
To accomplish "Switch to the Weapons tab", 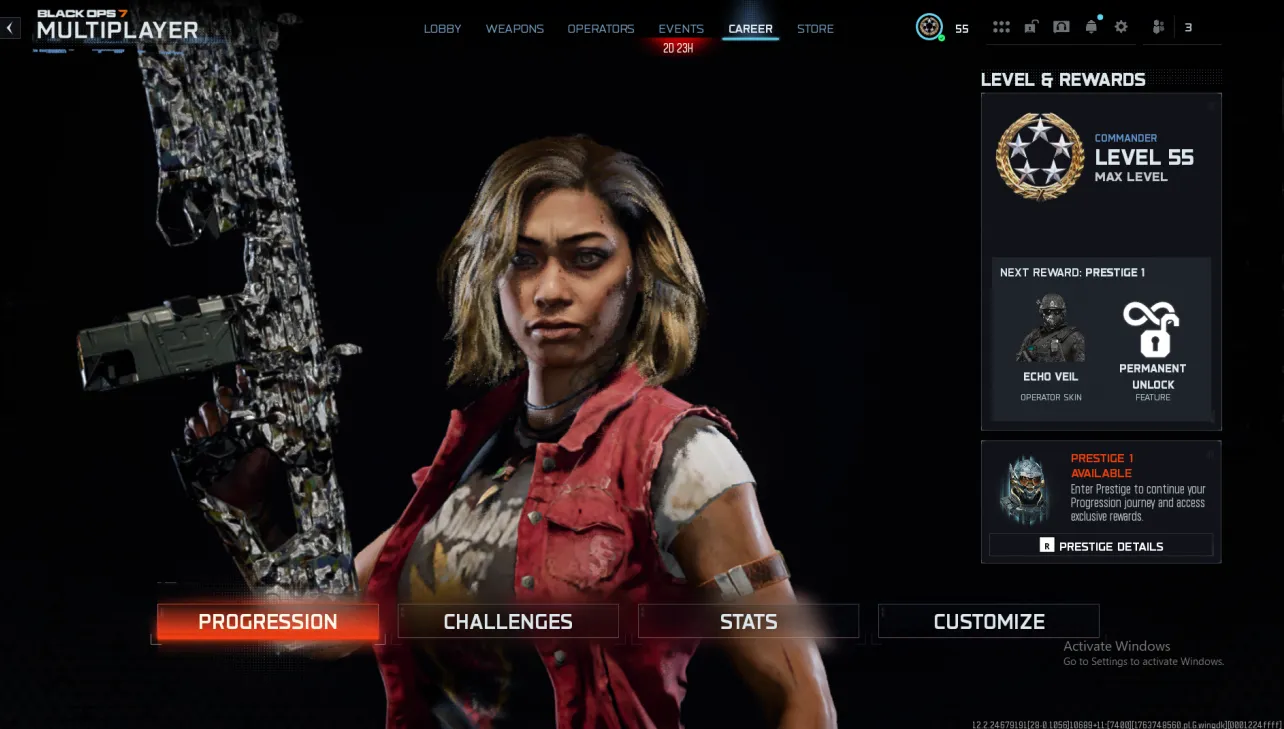I will [x=514, y=28].
